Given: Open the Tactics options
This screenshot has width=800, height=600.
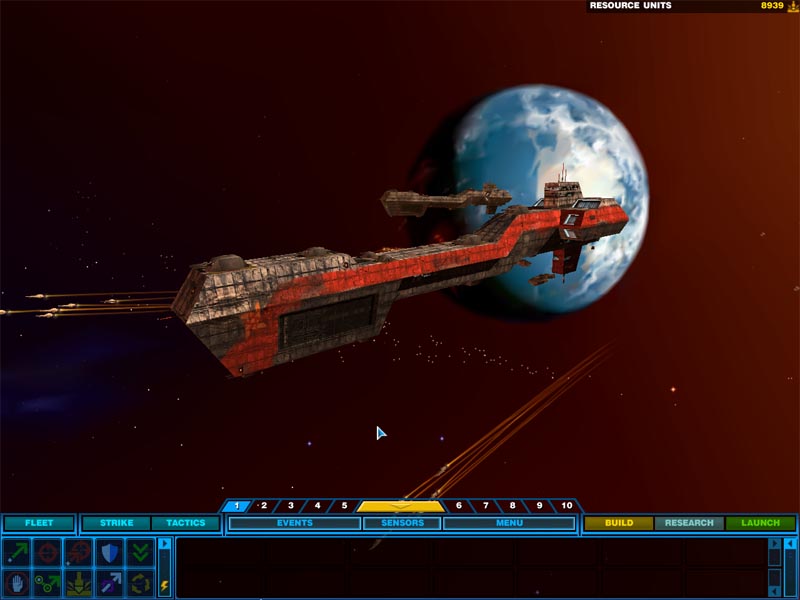Looking at the screenshot, I should click(185, 523).
